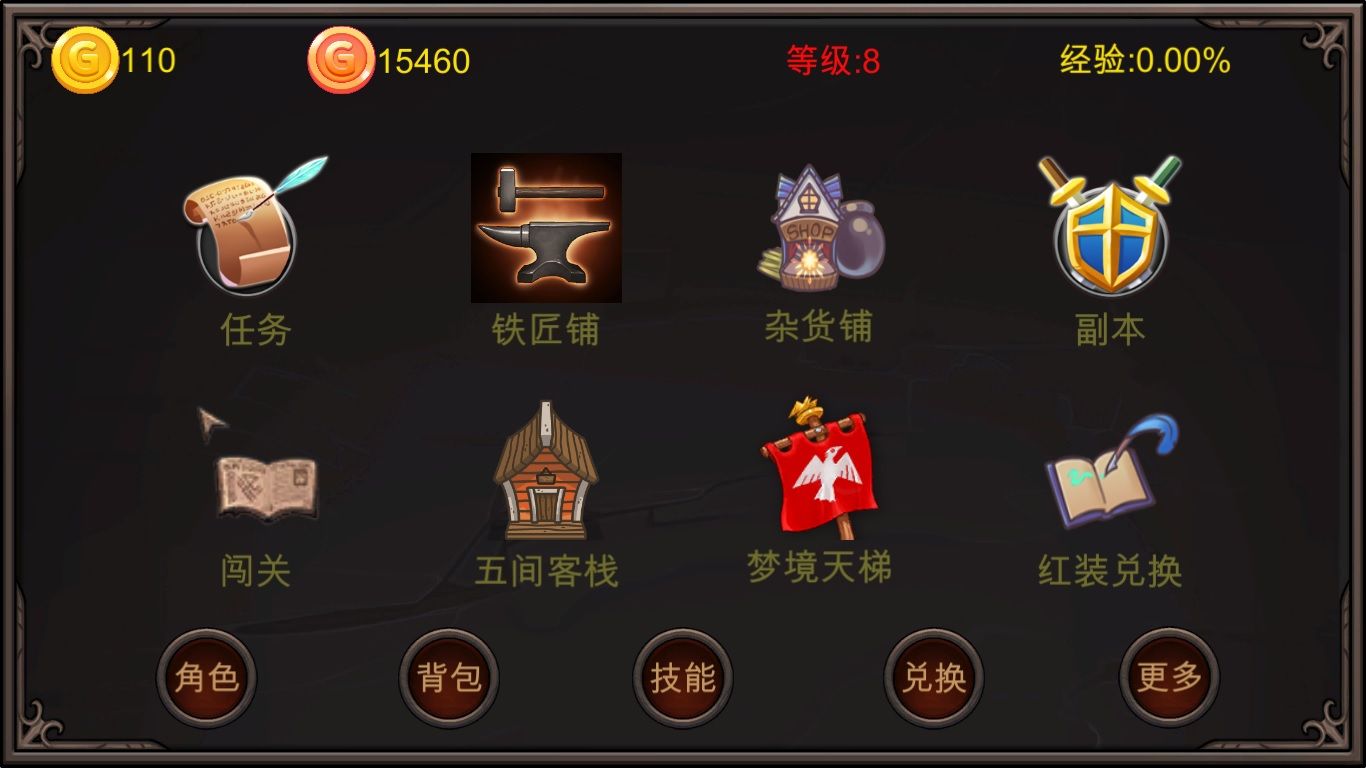Click the red G coin icon
1366x768 pixels.
pos(340,58)
